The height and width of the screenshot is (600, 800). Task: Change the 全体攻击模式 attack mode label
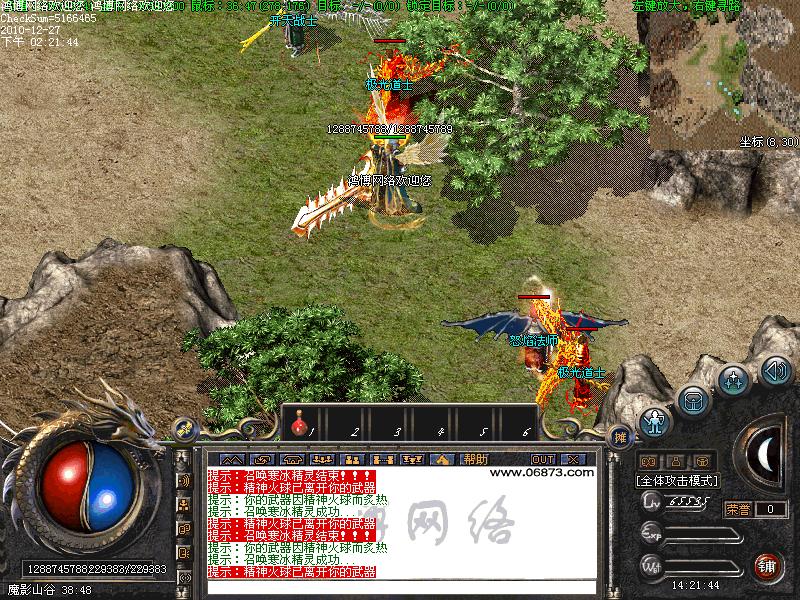[677, 480]
